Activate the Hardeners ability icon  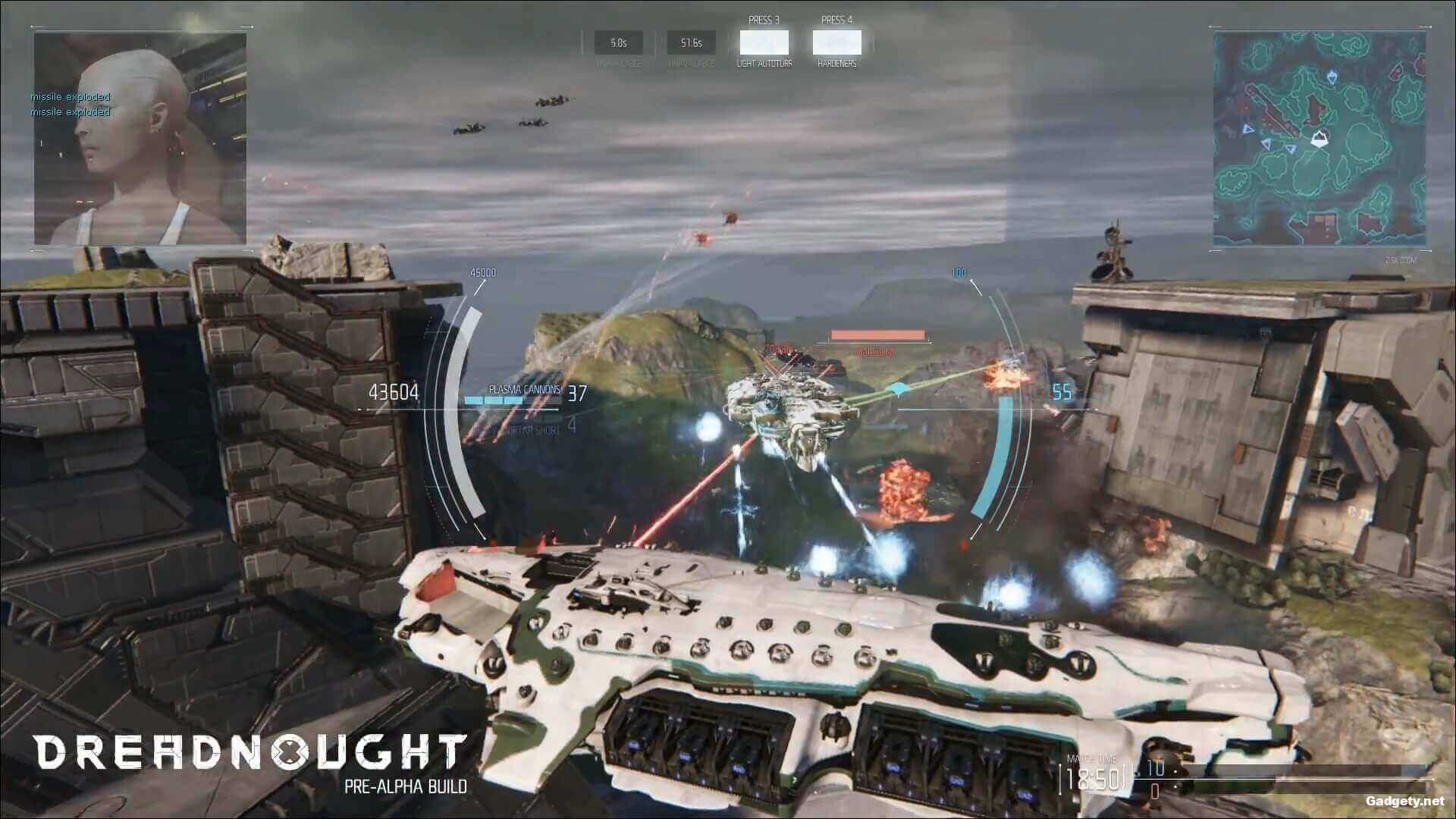click(836, 43)
